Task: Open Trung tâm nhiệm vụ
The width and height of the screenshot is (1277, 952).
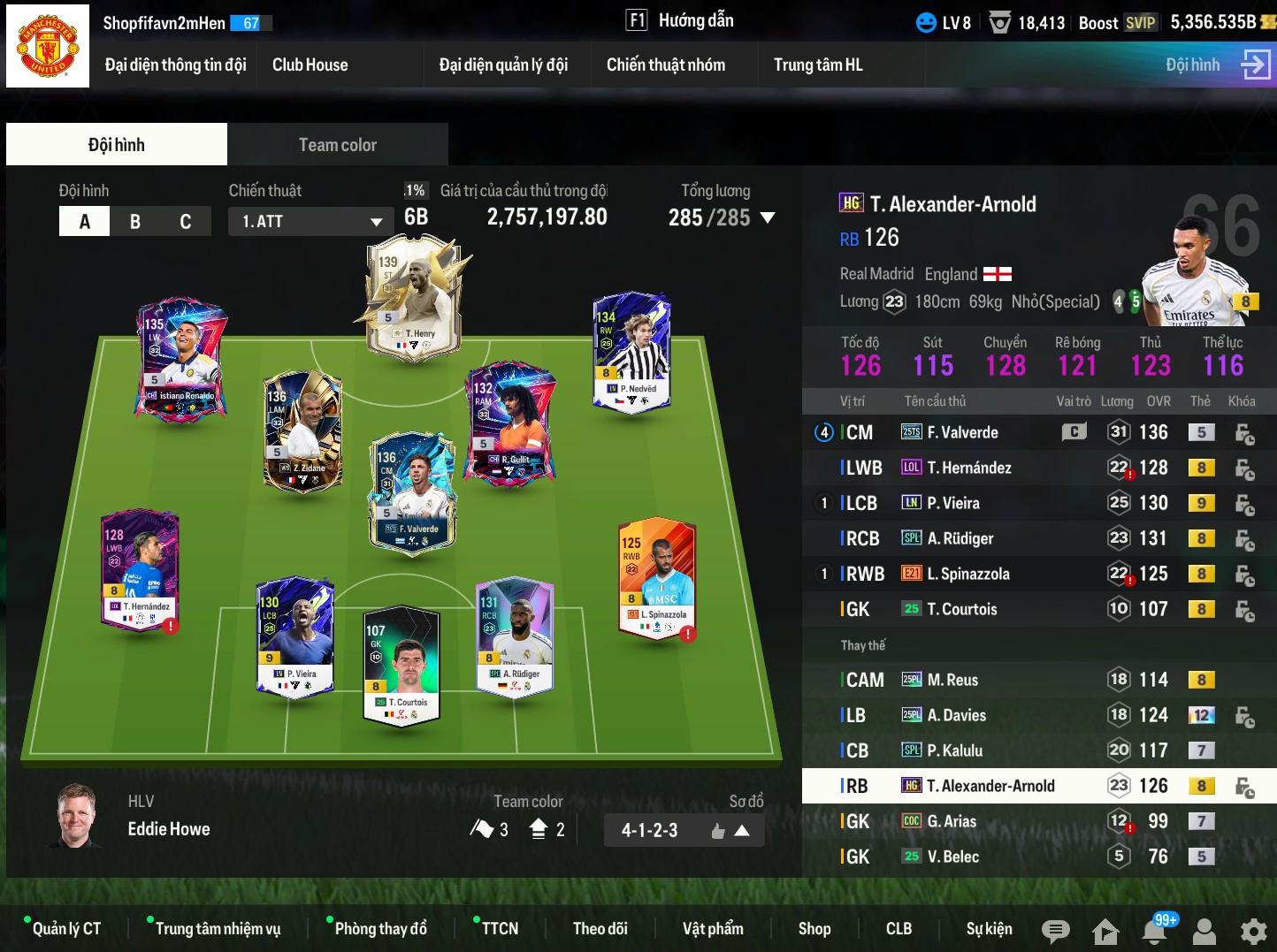Action: [x=218, y=928]
